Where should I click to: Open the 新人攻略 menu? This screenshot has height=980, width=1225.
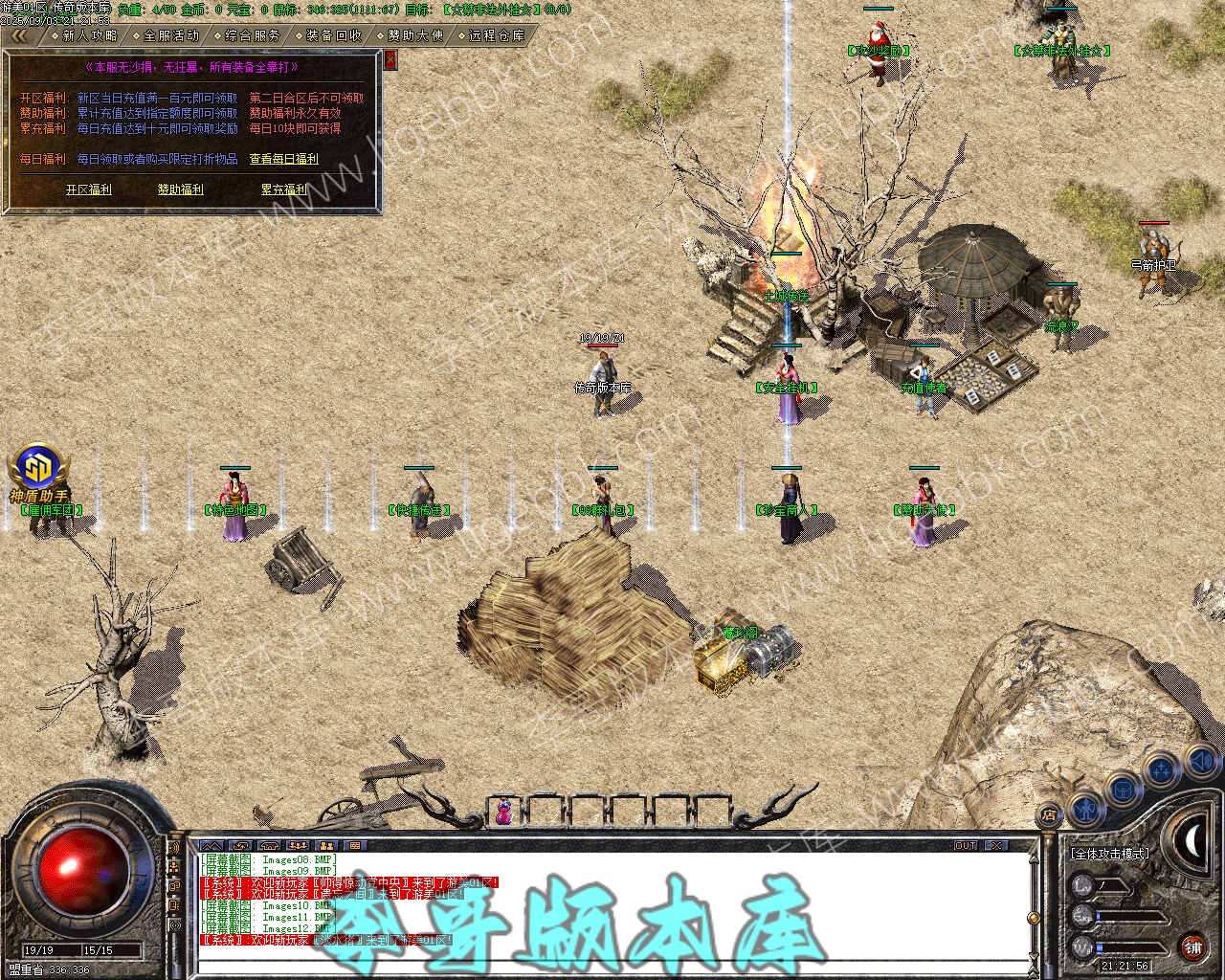(90, 35)
